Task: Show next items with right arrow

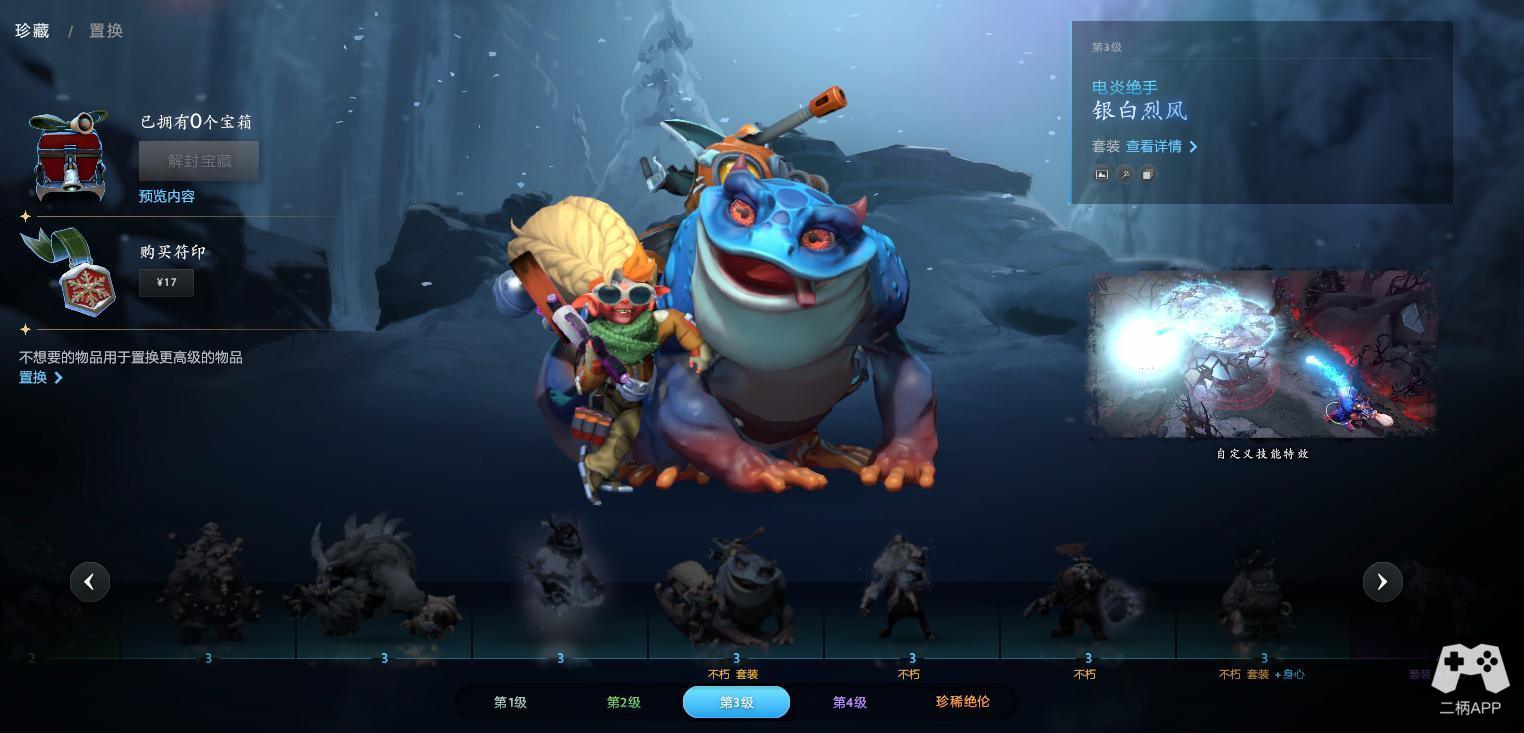Action: (1382, 582)
